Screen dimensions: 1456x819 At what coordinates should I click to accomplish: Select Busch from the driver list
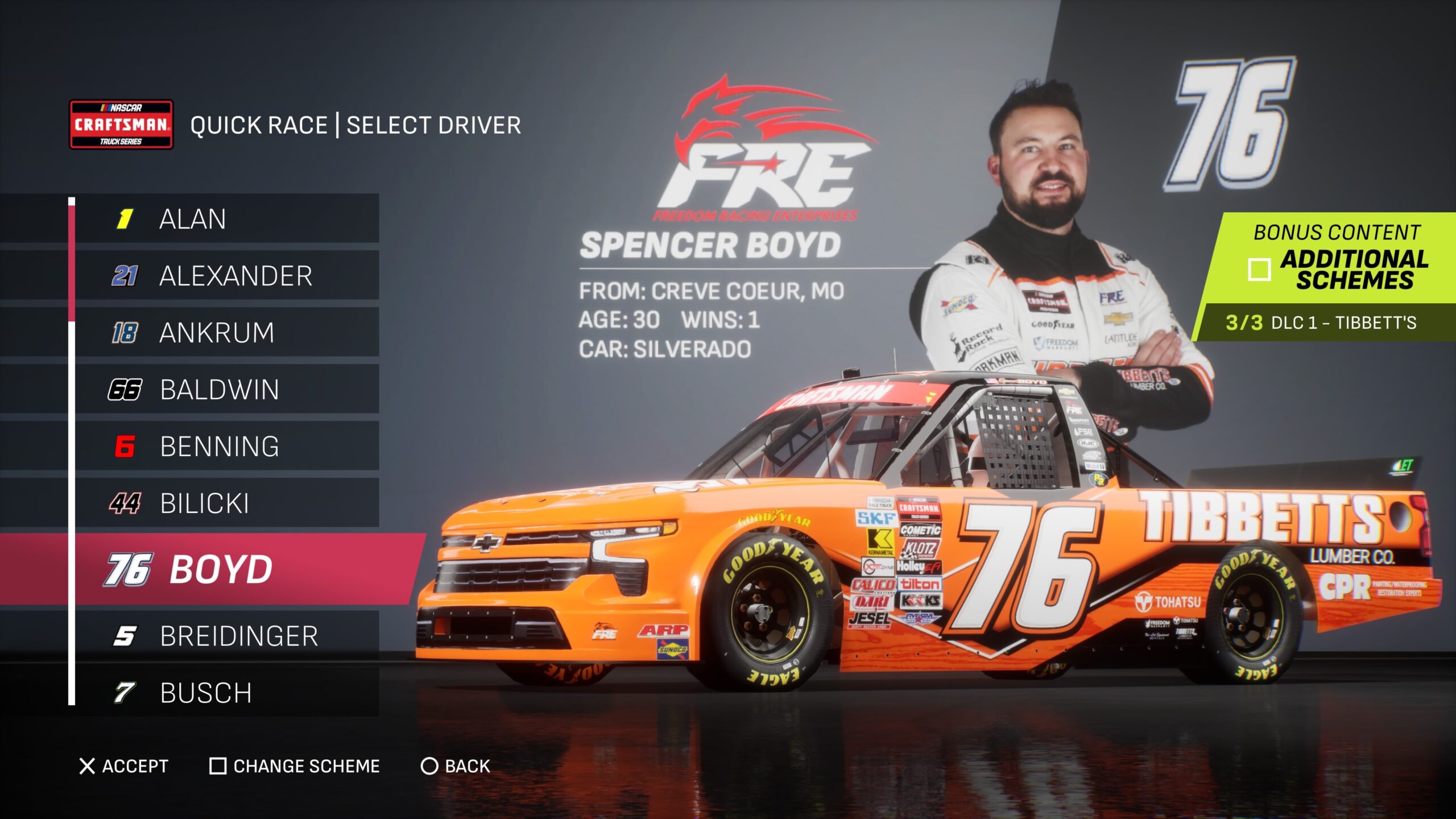(227, 693)
